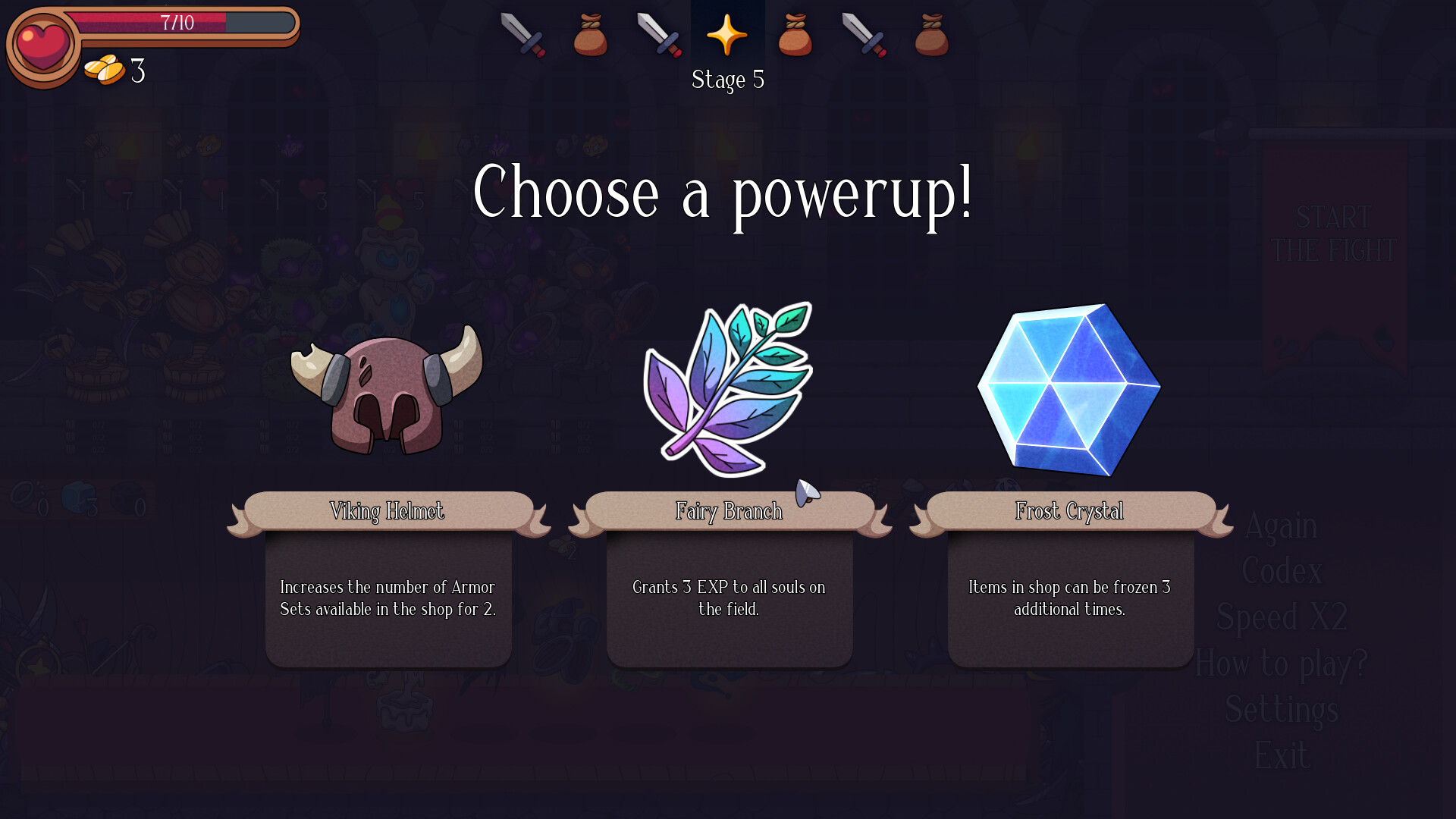Viewport: 1456px width, 819px height.
Task: Click the gold coin currency icon
Action: coord(106,71)
